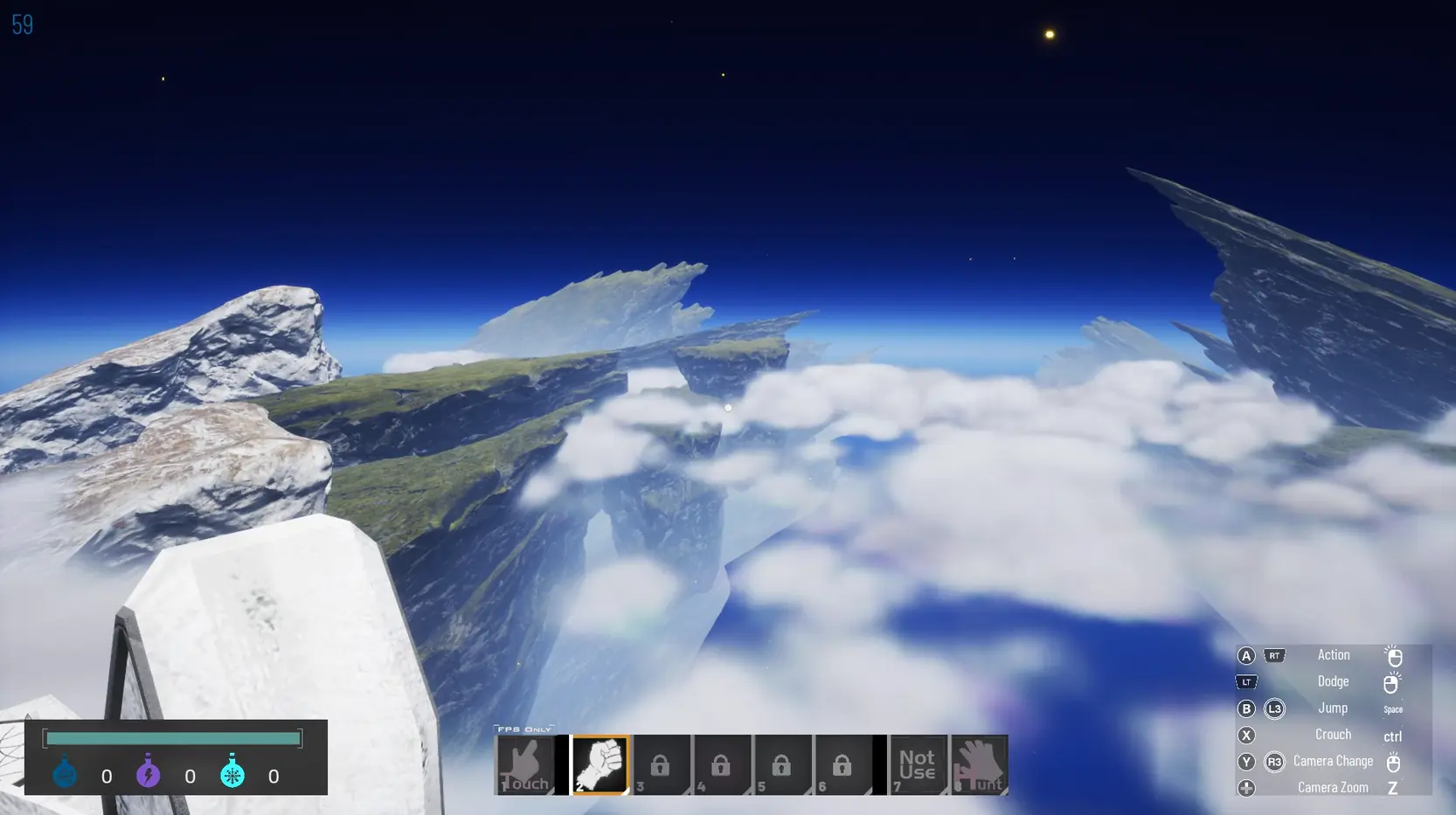Click the locked slot numbered 6
Image resolution: width=1456 pixels, height=815 pixels.
click(842, 765)
